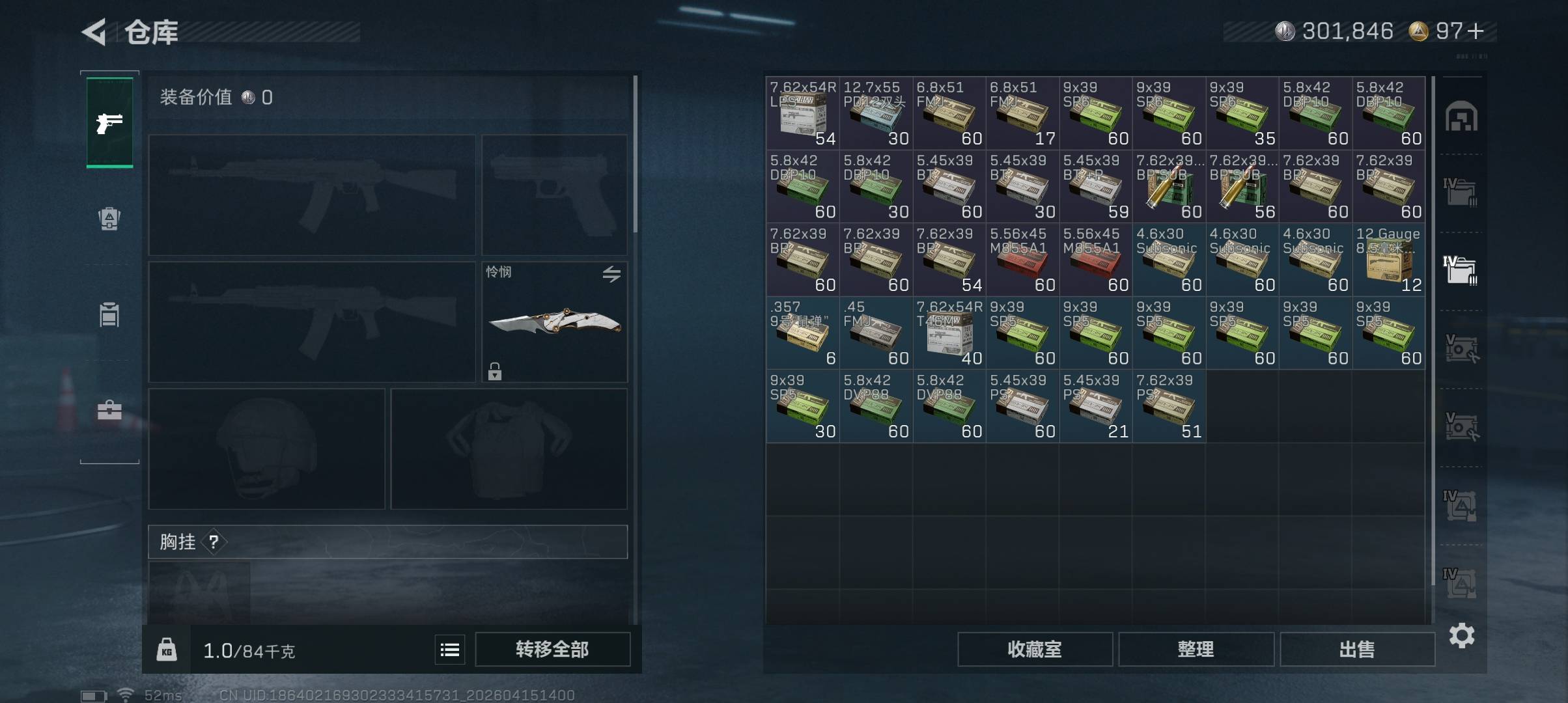Image resolution: width=1568 pixels, height=703 pixels.
Task: Switch to the briefcase tab
Action: pyautogui.click(x=109, y=410)
